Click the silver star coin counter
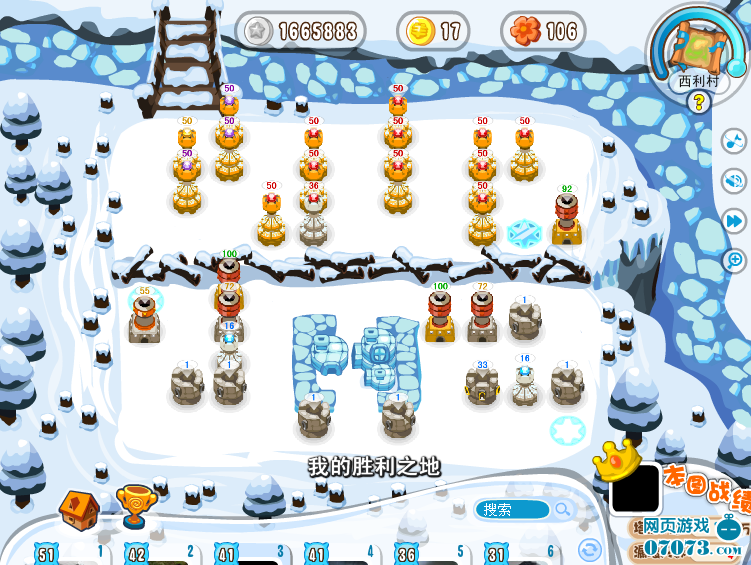Viewport: 751px width, 565px height. tap(302, 32)
